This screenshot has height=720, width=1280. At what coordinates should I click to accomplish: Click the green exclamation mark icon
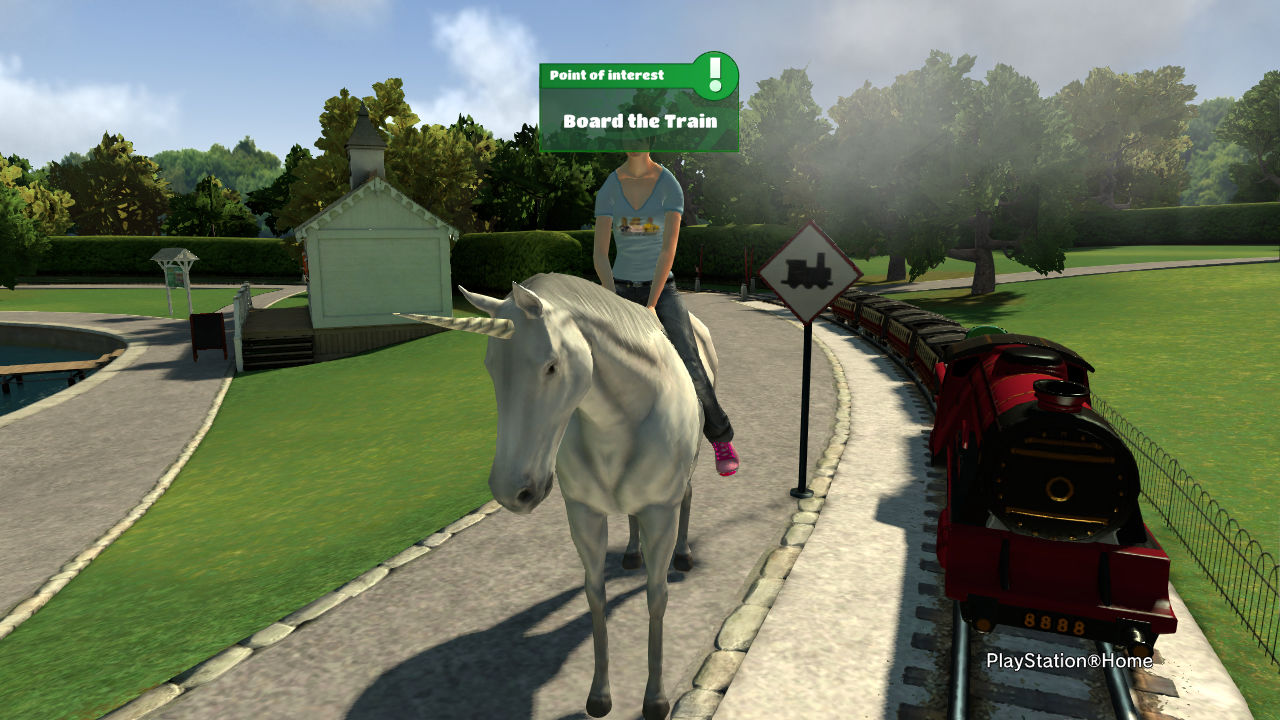click(714, 75)
